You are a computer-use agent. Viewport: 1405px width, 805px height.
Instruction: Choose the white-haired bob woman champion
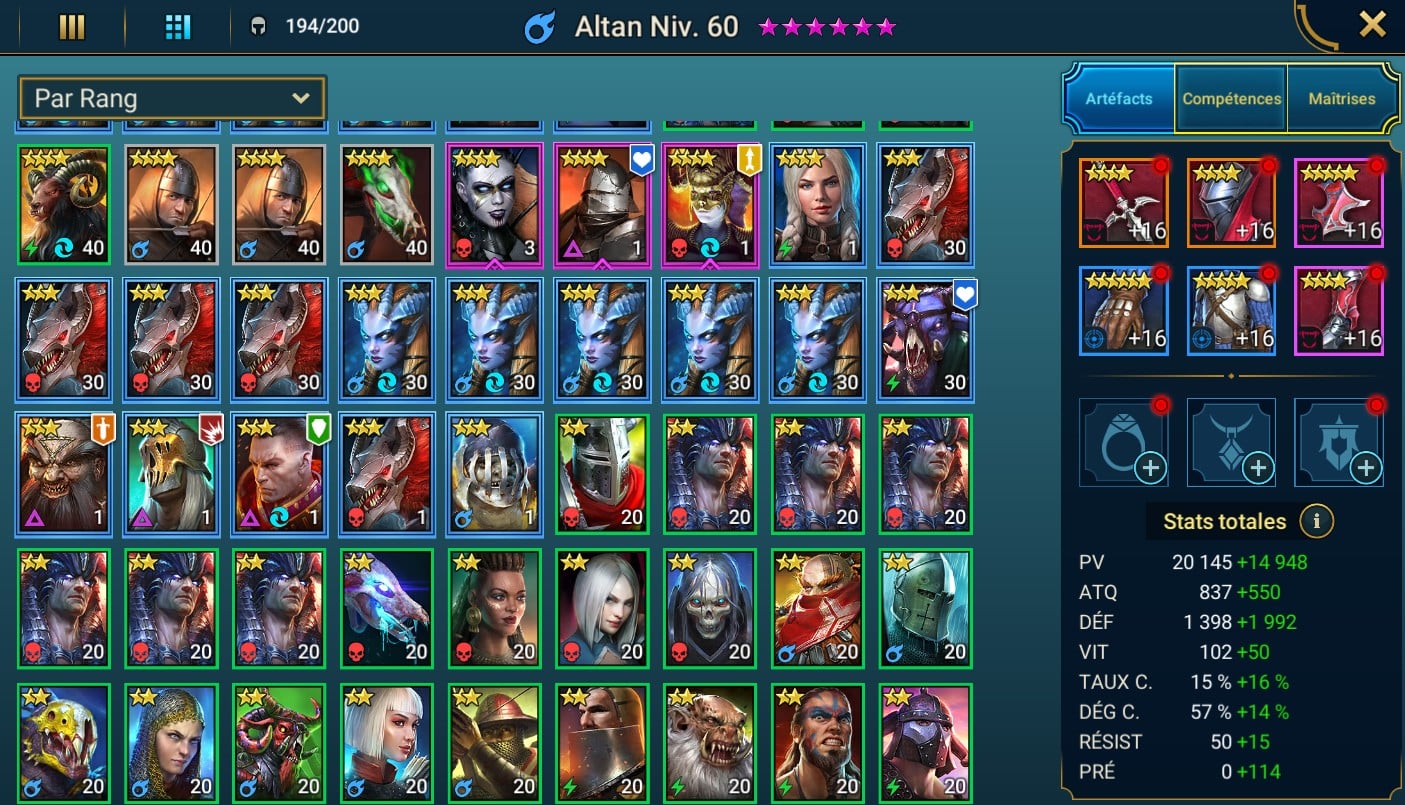point(387,741)
